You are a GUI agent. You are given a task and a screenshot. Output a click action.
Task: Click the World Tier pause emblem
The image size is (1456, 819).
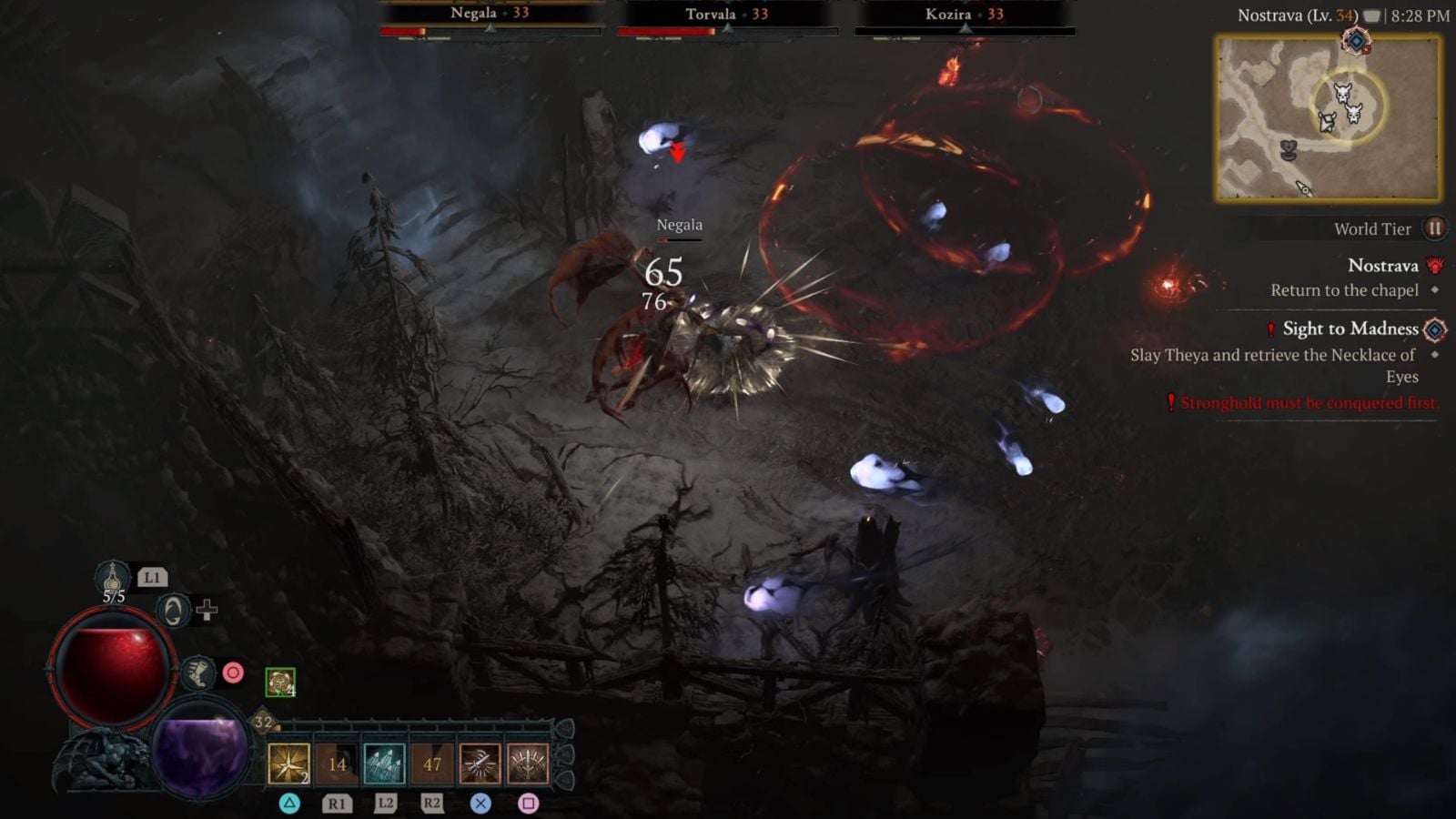[x=1435, y=228]
